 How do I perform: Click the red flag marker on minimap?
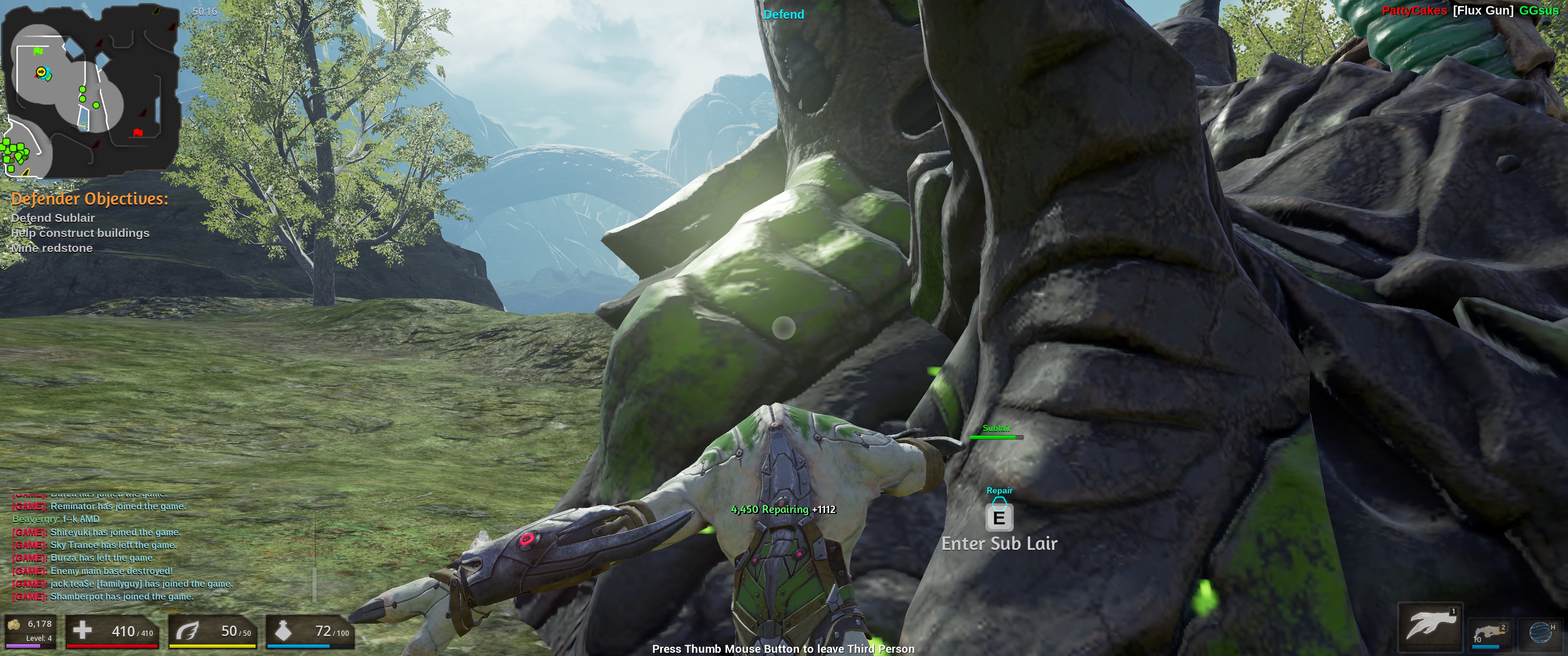pyautogui.click(x=138, y=132)
